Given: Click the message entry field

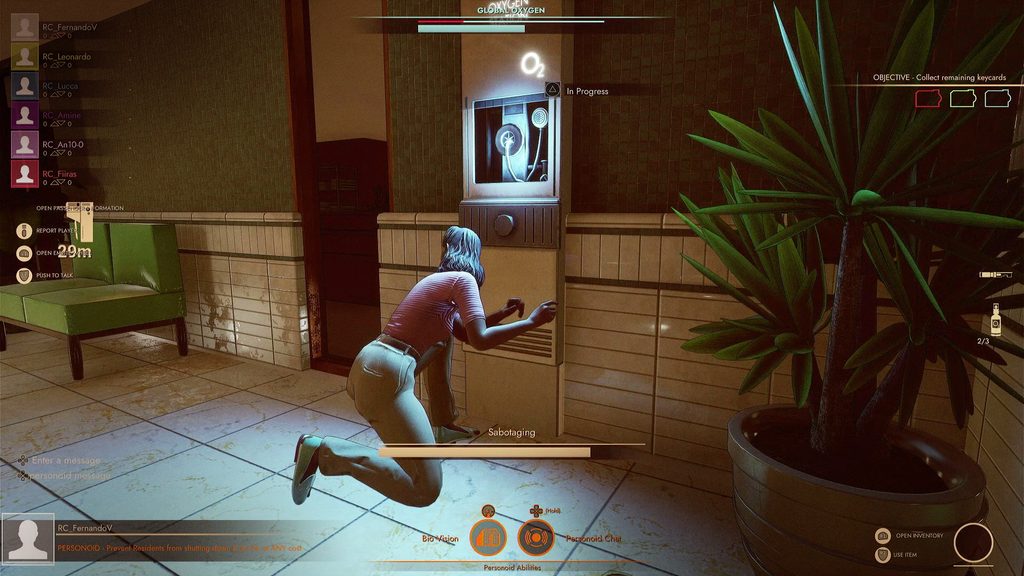Looking at the screenshot, I should pyautogui.click(x=70, y=460).
